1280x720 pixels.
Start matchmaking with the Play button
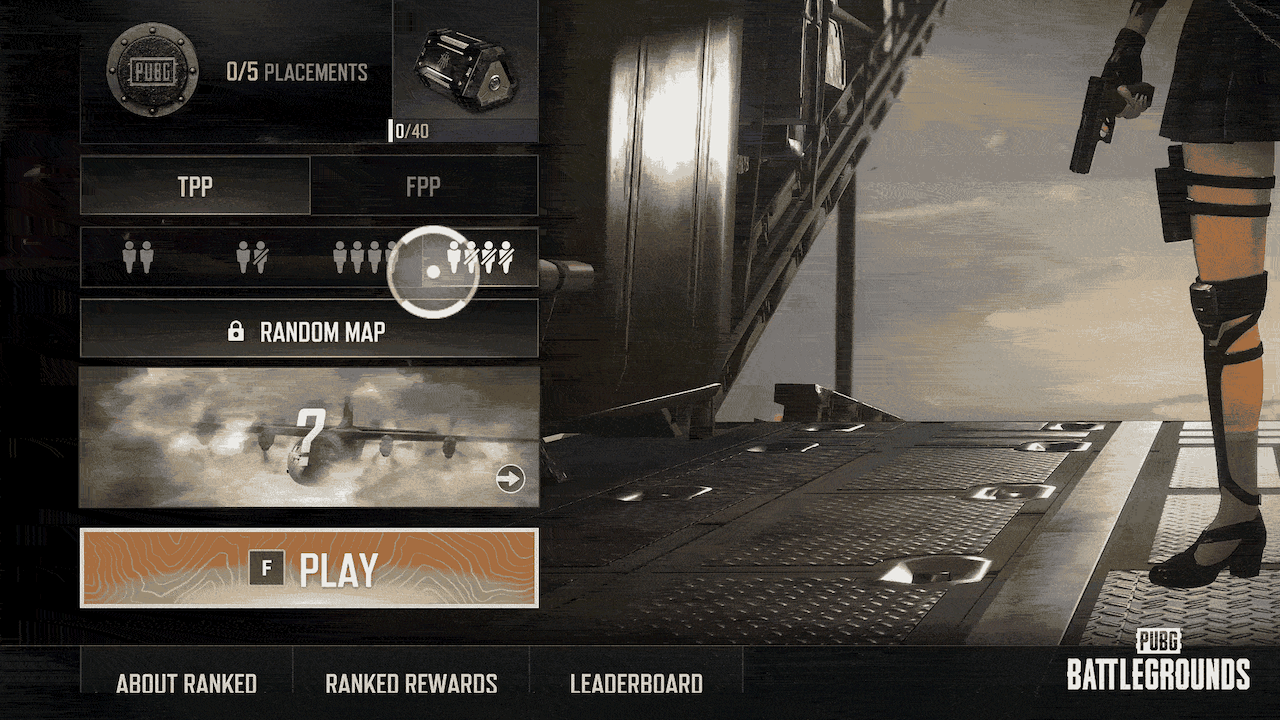(x=309, y=568)
